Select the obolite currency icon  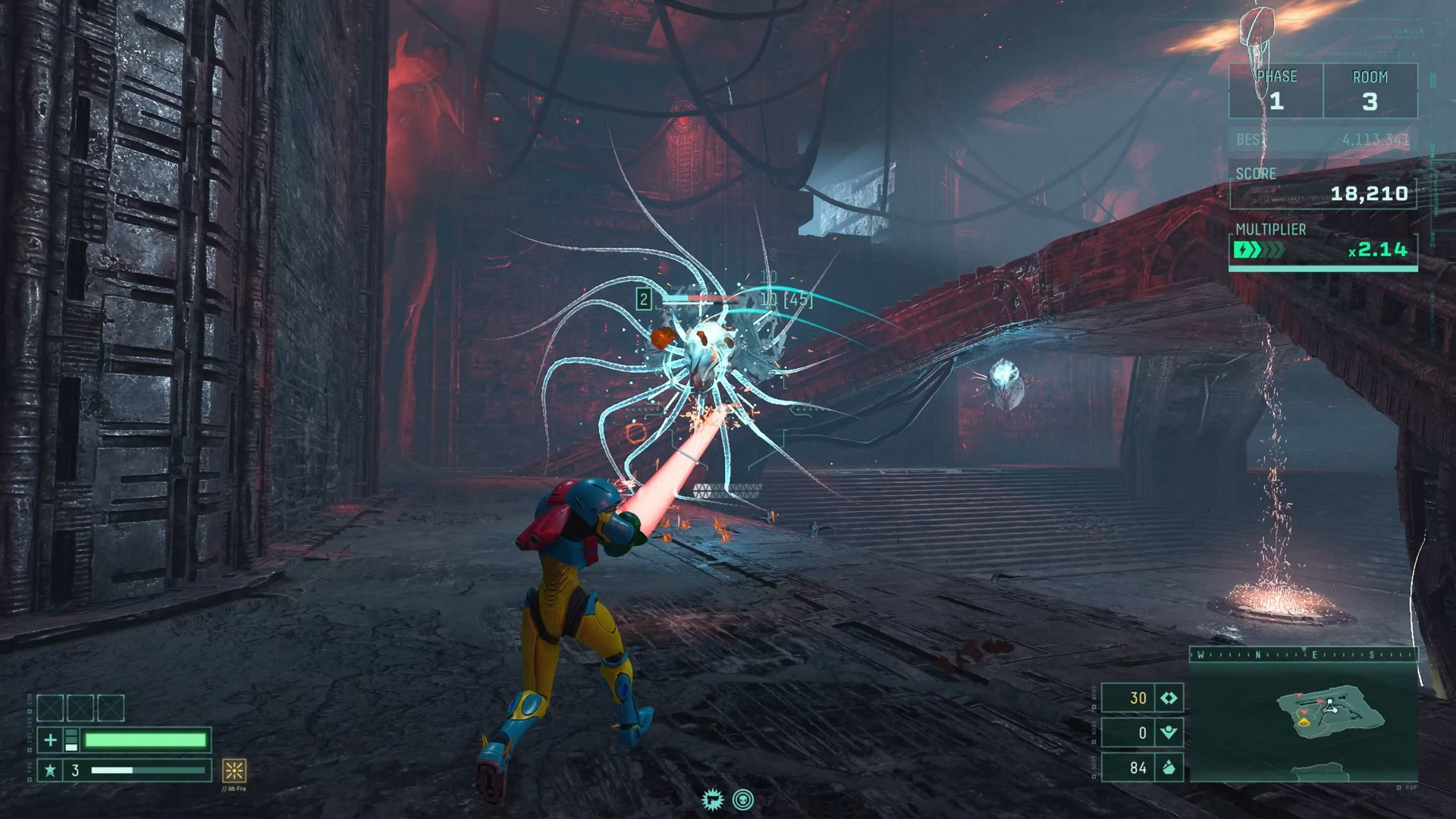[1169, 698]
